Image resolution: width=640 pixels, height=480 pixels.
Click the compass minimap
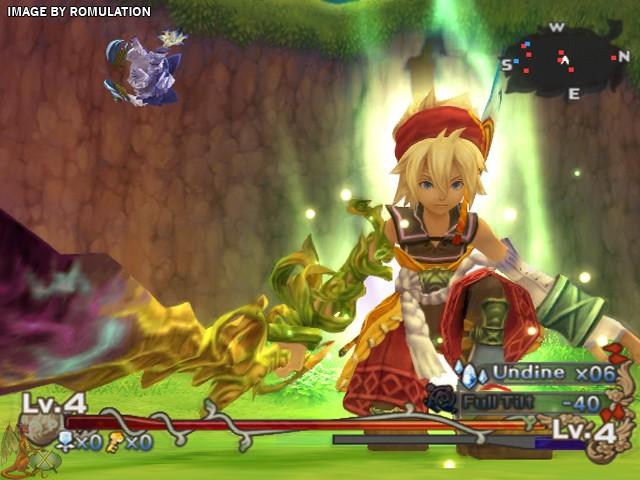point(566,60)
